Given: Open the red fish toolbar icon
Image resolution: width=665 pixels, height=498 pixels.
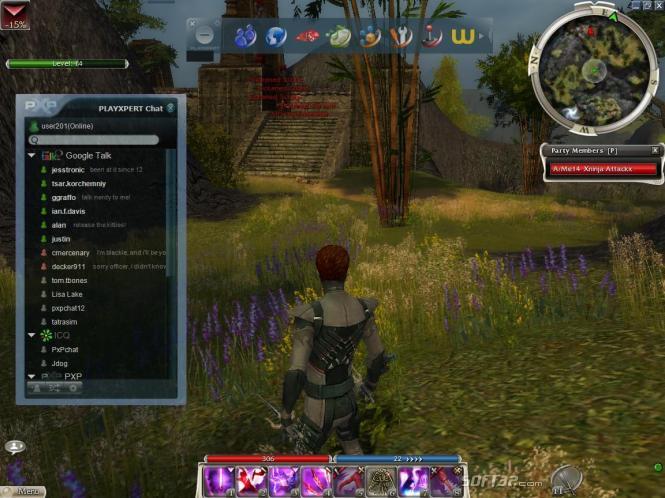Looking at the screenshot, I should (x=308, y=37).
